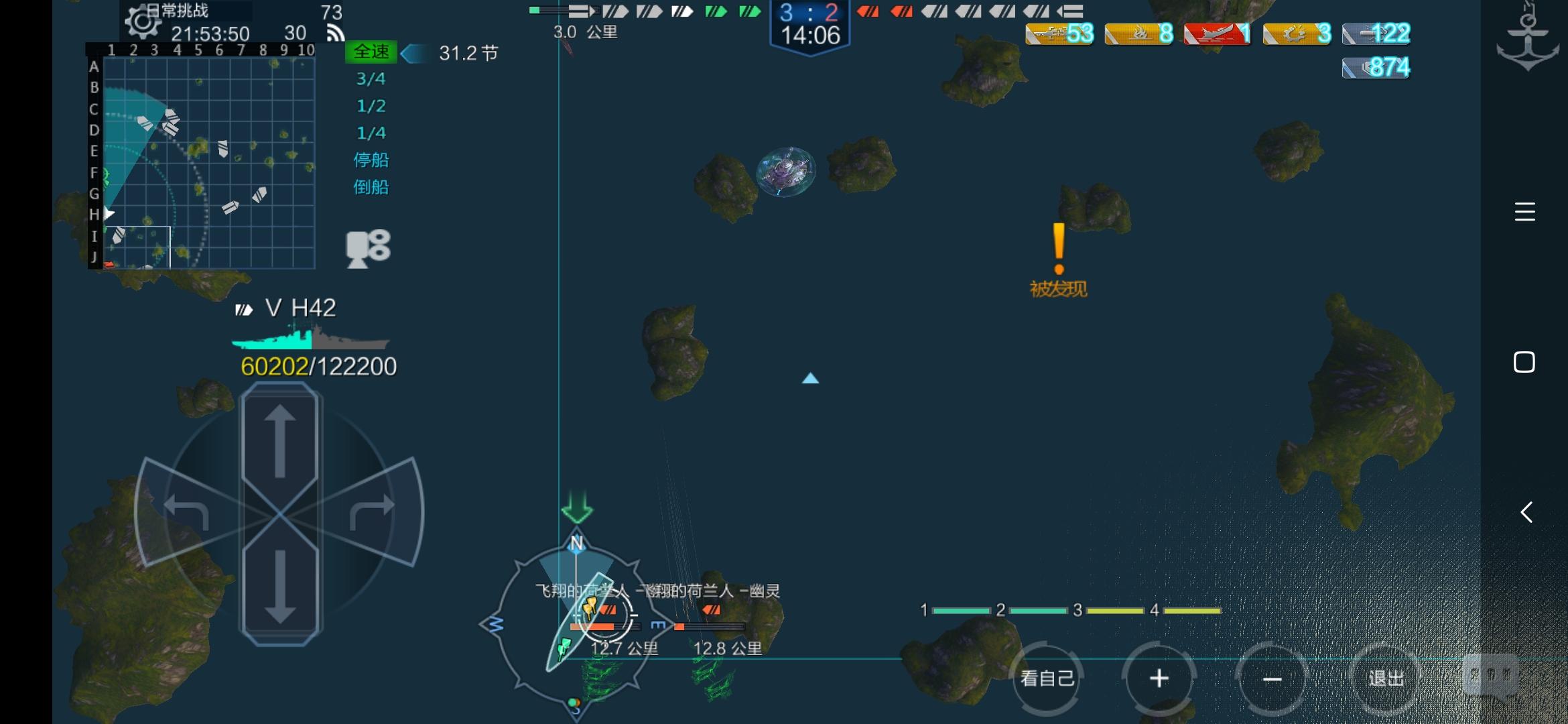This screenshot has height=724, width=1568.
Task: Click the fires started counter showing 8
Action: click(1138, 34)
